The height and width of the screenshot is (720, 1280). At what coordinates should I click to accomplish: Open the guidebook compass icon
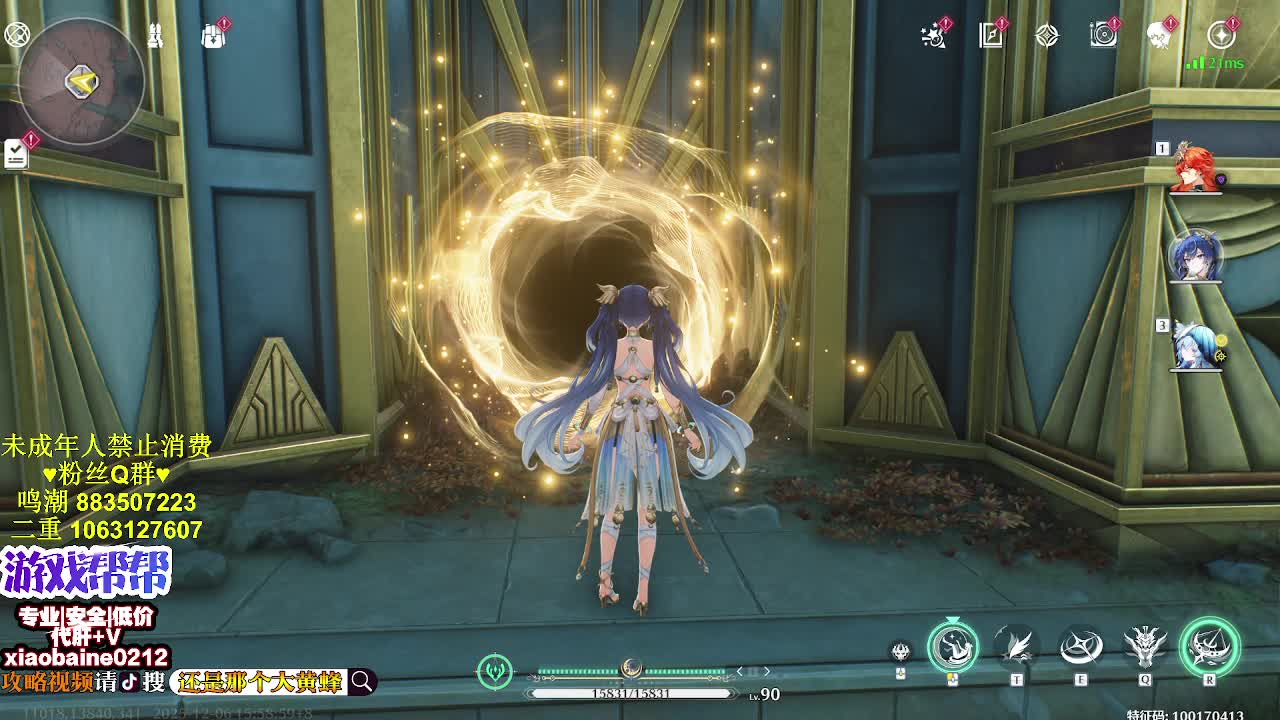tap(991, 36)
